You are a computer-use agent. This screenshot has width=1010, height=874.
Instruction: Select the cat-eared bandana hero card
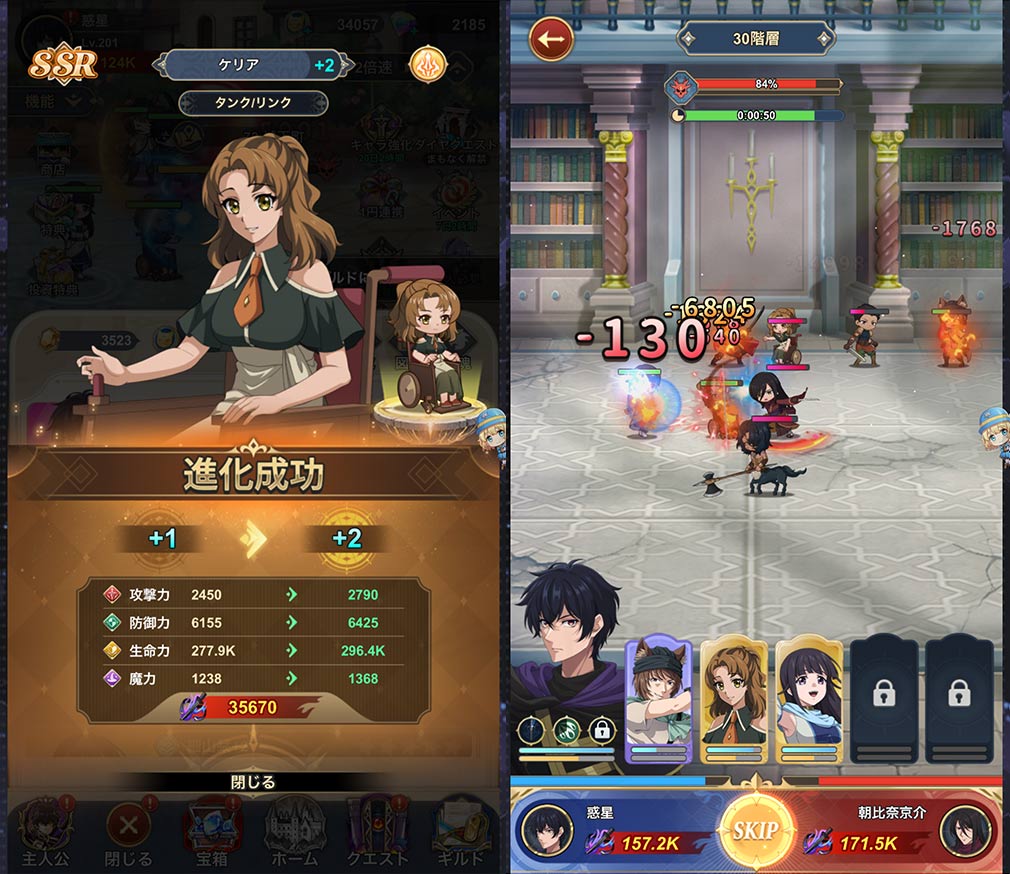[658, 700]
